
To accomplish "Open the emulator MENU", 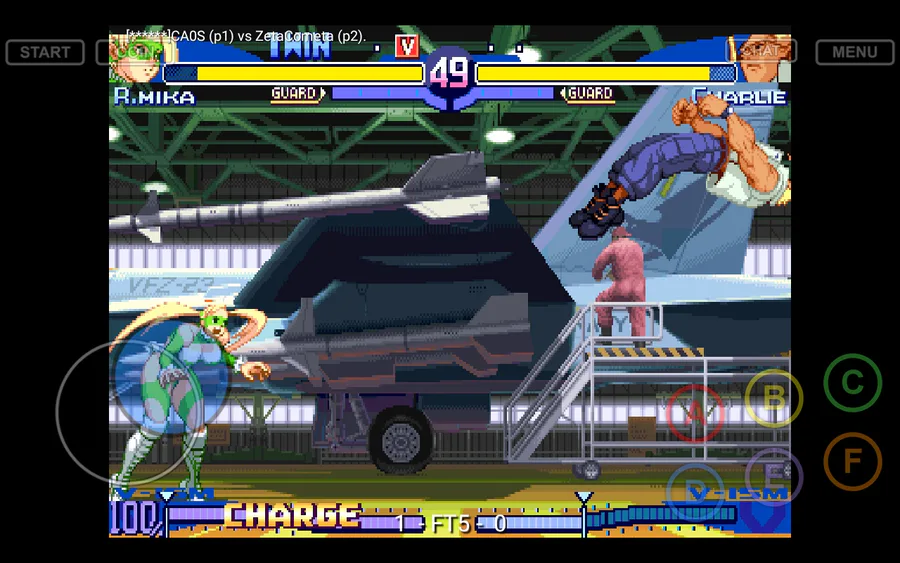I will [854, 52].
